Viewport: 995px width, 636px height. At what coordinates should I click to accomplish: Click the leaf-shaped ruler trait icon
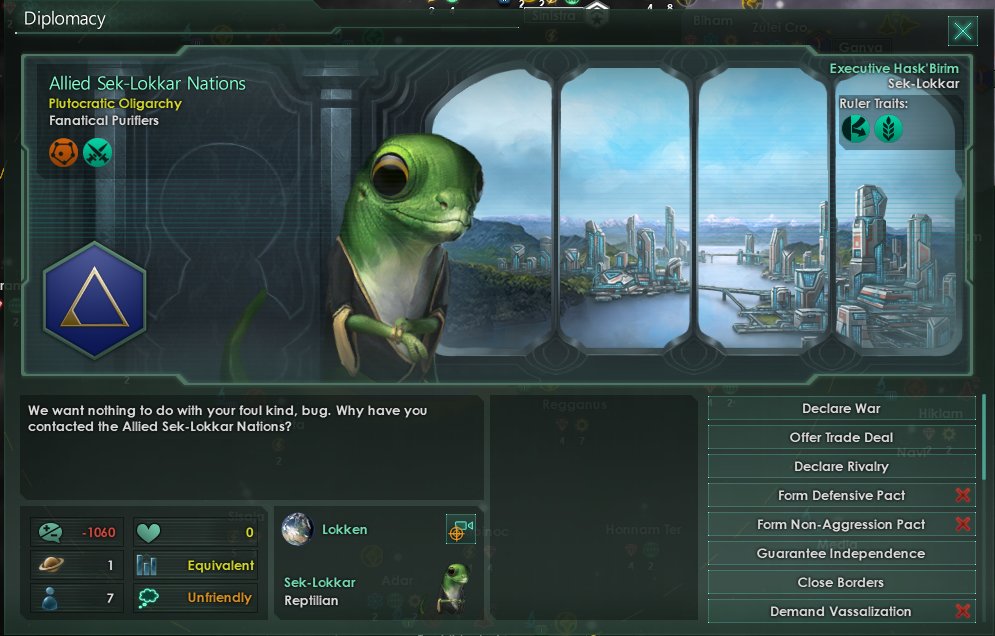click(888, 128)
